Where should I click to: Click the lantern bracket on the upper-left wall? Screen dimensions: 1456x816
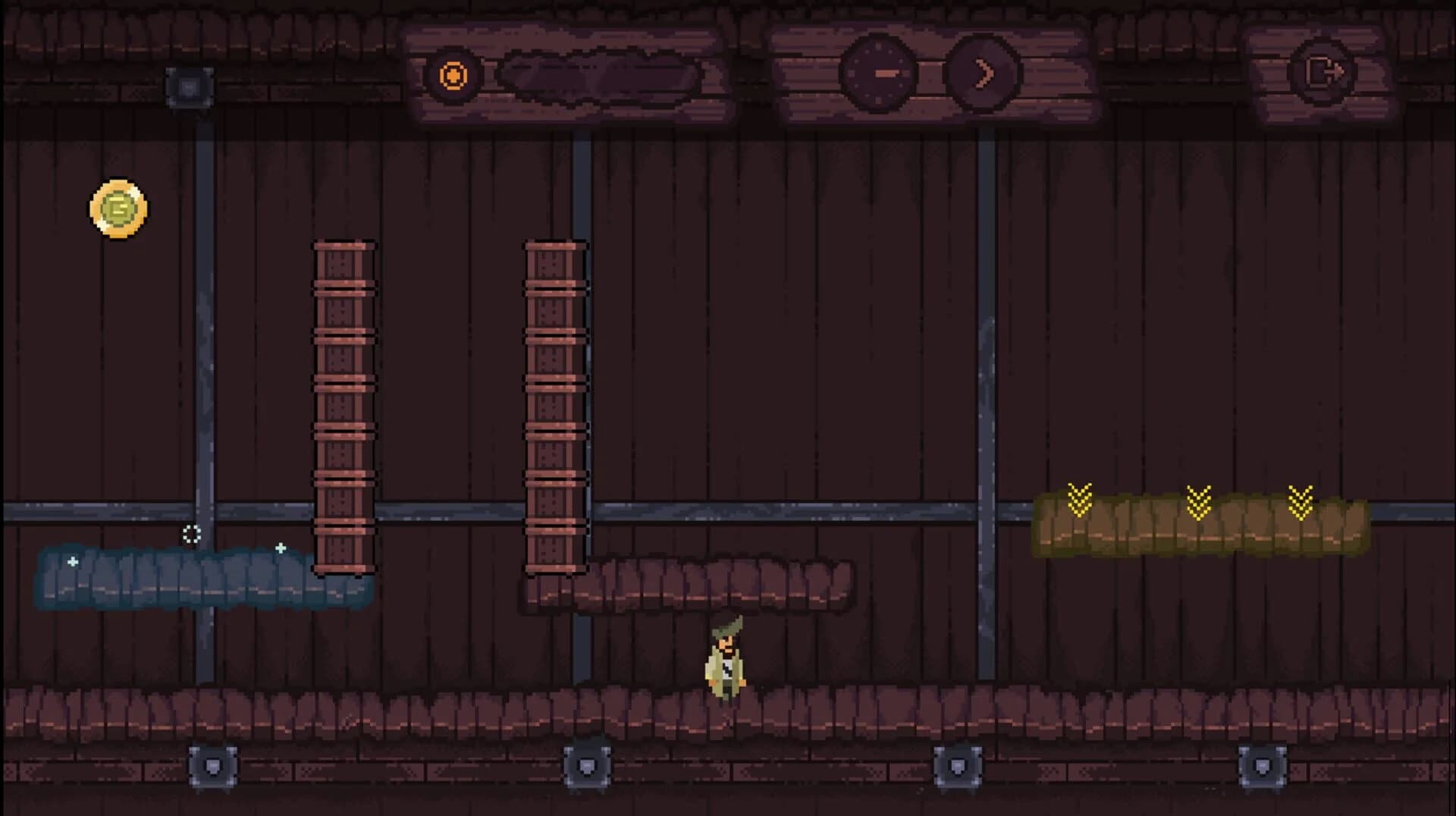point(190,86)
